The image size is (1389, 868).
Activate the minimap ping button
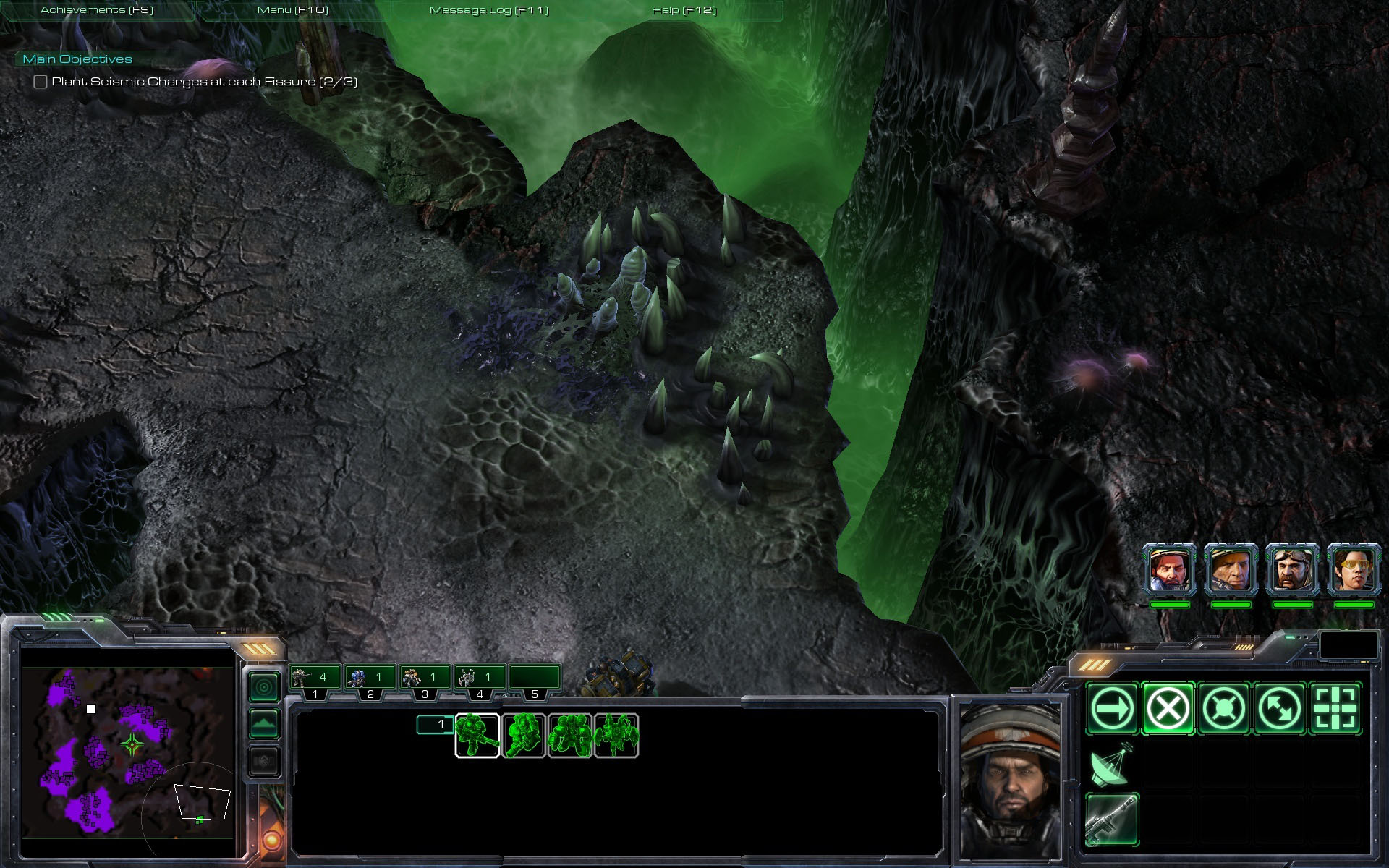coord(264,686)
